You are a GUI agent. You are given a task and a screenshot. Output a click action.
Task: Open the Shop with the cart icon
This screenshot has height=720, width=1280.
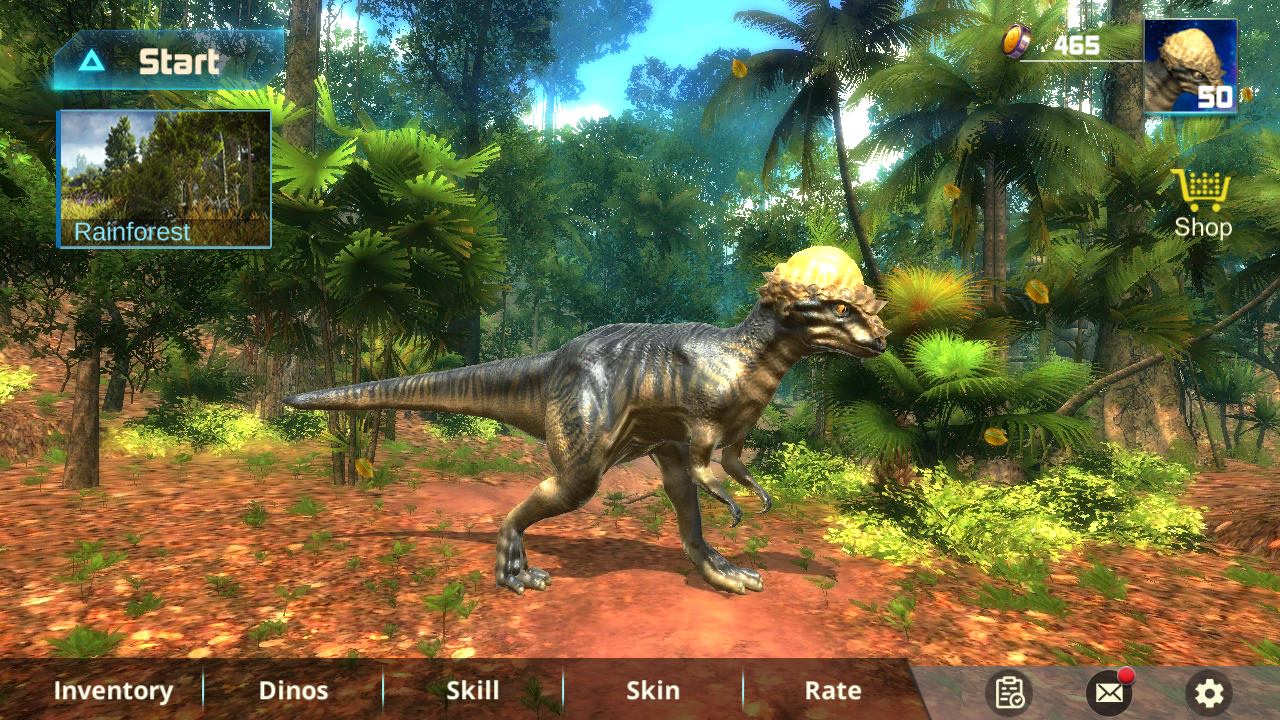pyautogui.click(x=1200, y=190)
